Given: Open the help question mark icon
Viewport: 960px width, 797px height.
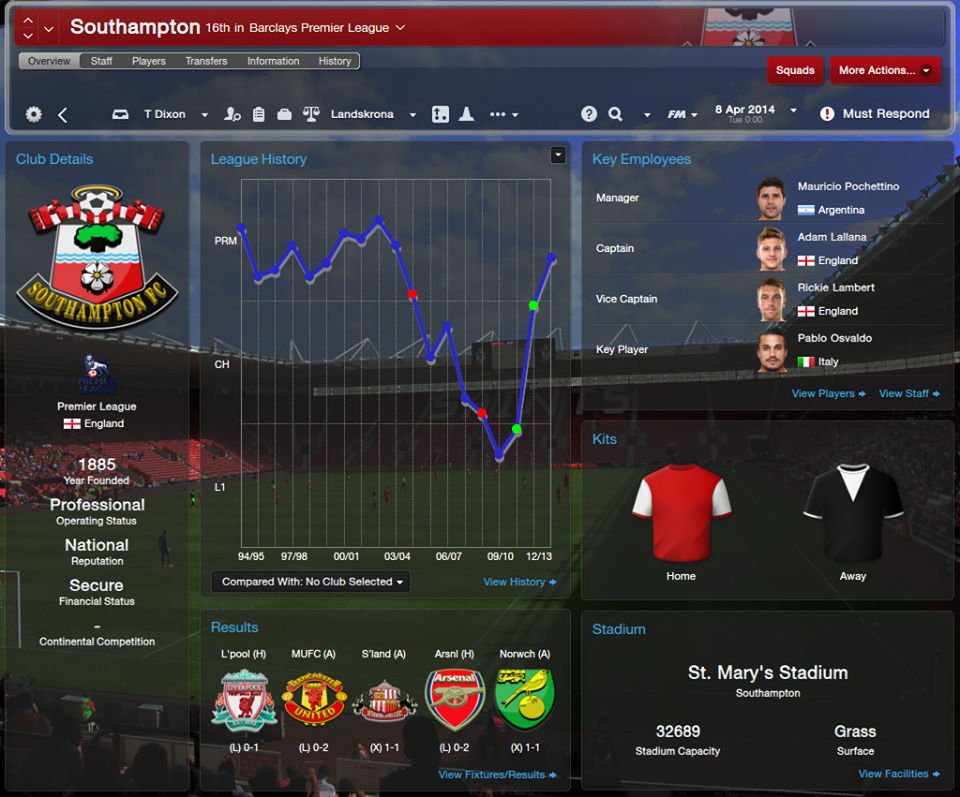Looking at the screenshot, I should pyautogui.click(x=589, y=114).
